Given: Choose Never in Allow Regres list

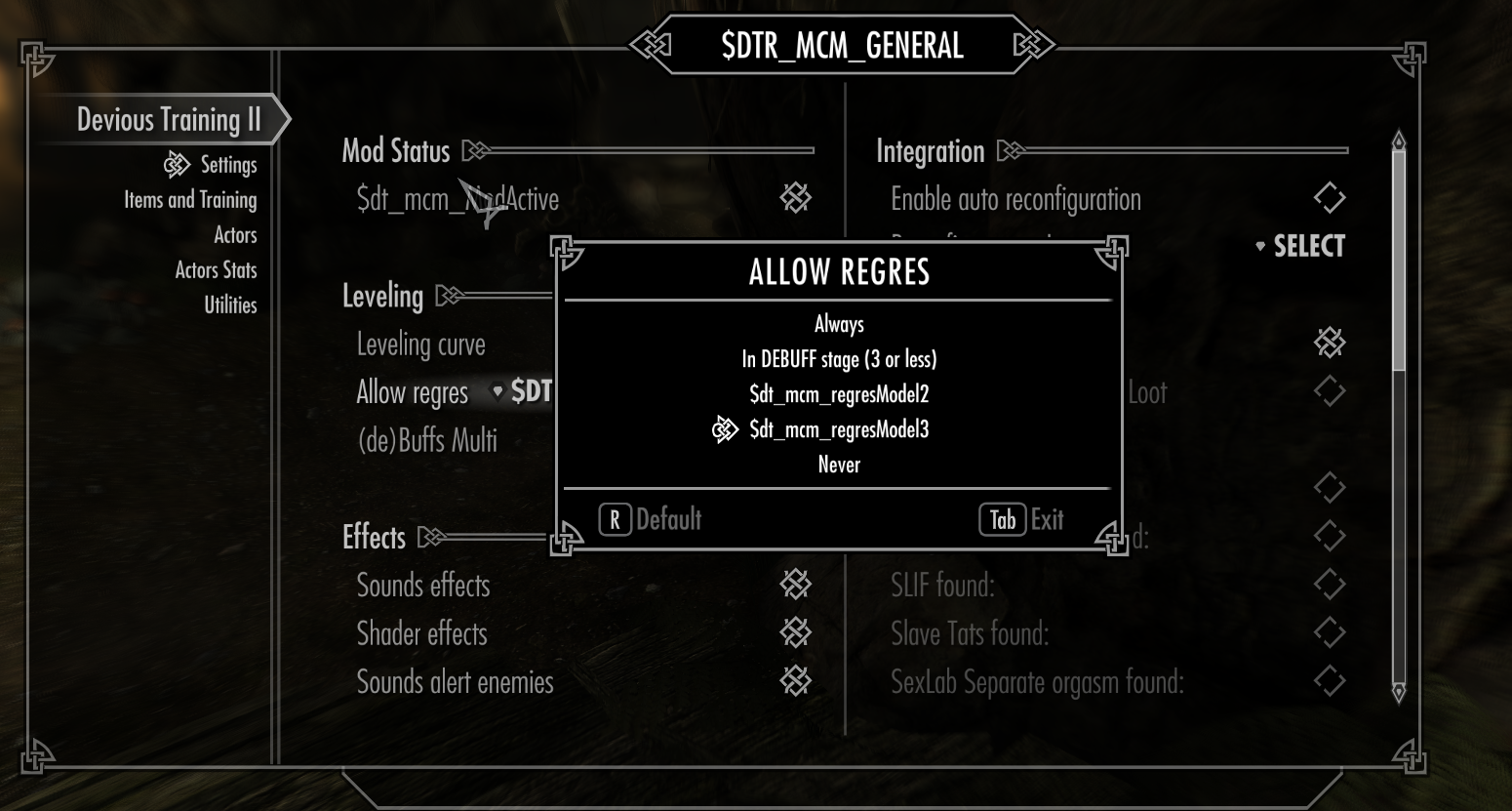Looking at the screenshot, I should coord(839,465).
